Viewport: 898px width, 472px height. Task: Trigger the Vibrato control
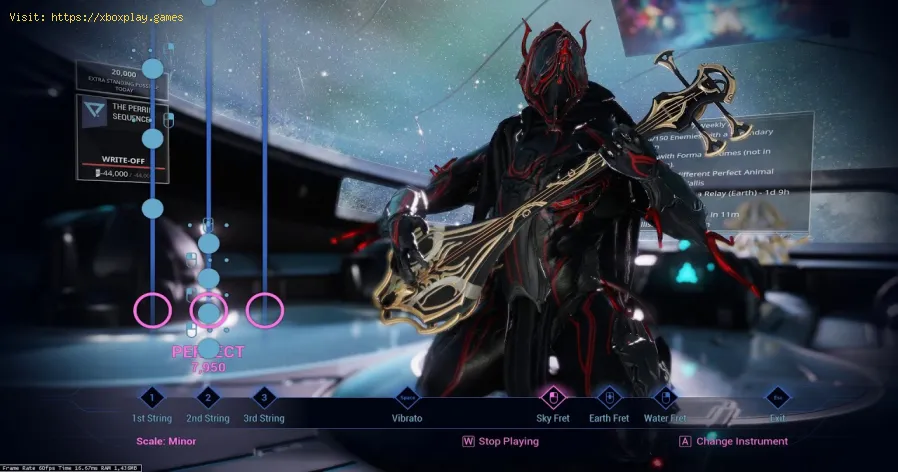[407, 397]
